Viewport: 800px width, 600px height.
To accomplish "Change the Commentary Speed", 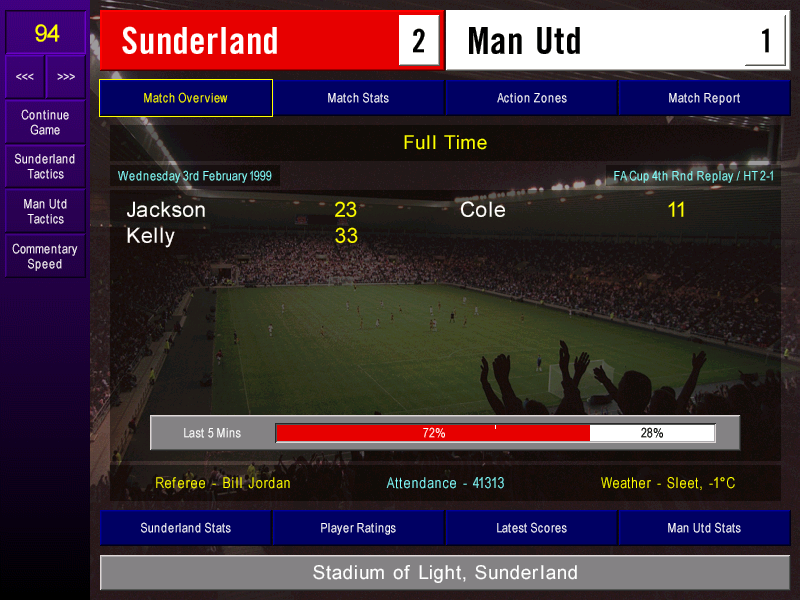I will 45,257.
